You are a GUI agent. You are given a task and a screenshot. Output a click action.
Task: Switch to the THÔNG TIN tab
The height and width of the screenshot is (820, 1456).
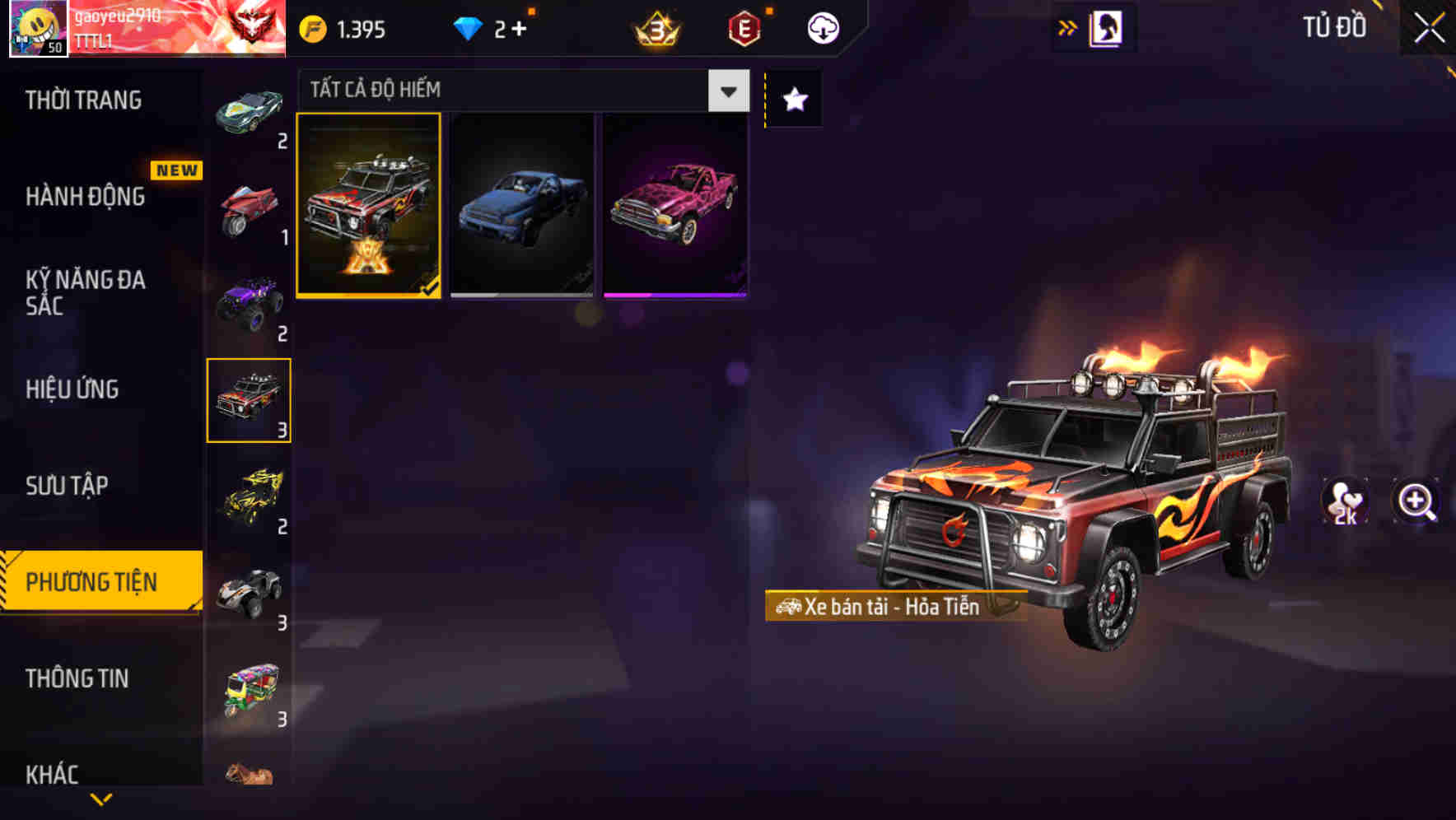click(x=77, y=678)
